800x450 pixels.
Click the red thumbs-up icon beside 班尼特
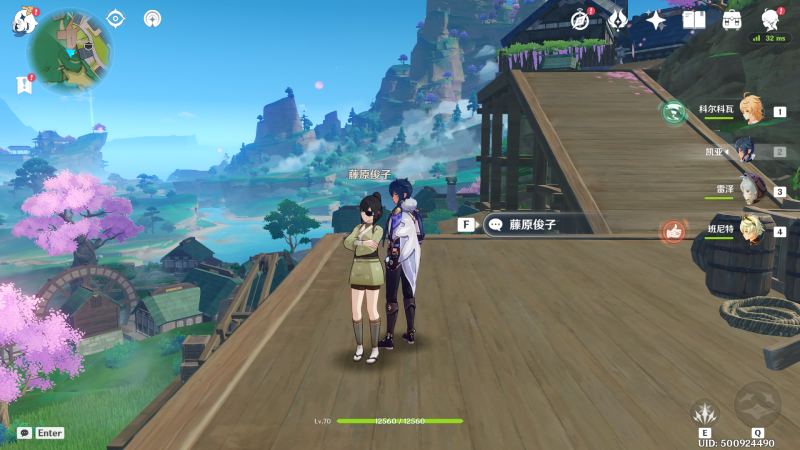[673, 232]
